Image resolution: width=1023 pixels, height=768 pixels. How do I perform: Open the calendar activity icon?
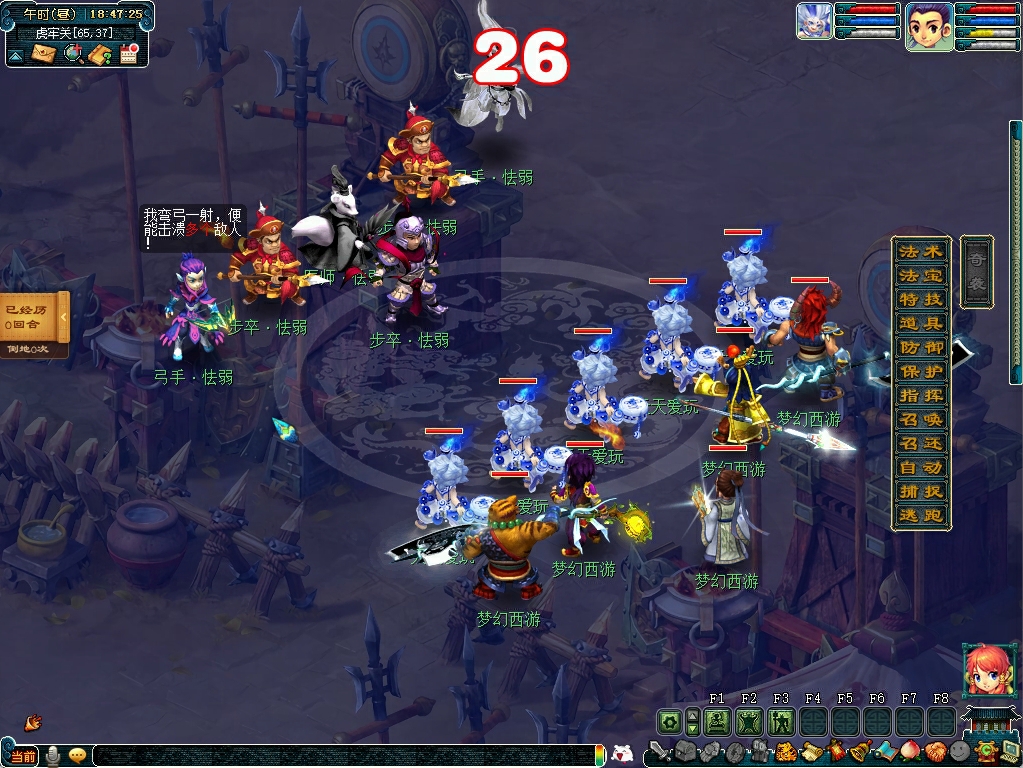(128, 54)
